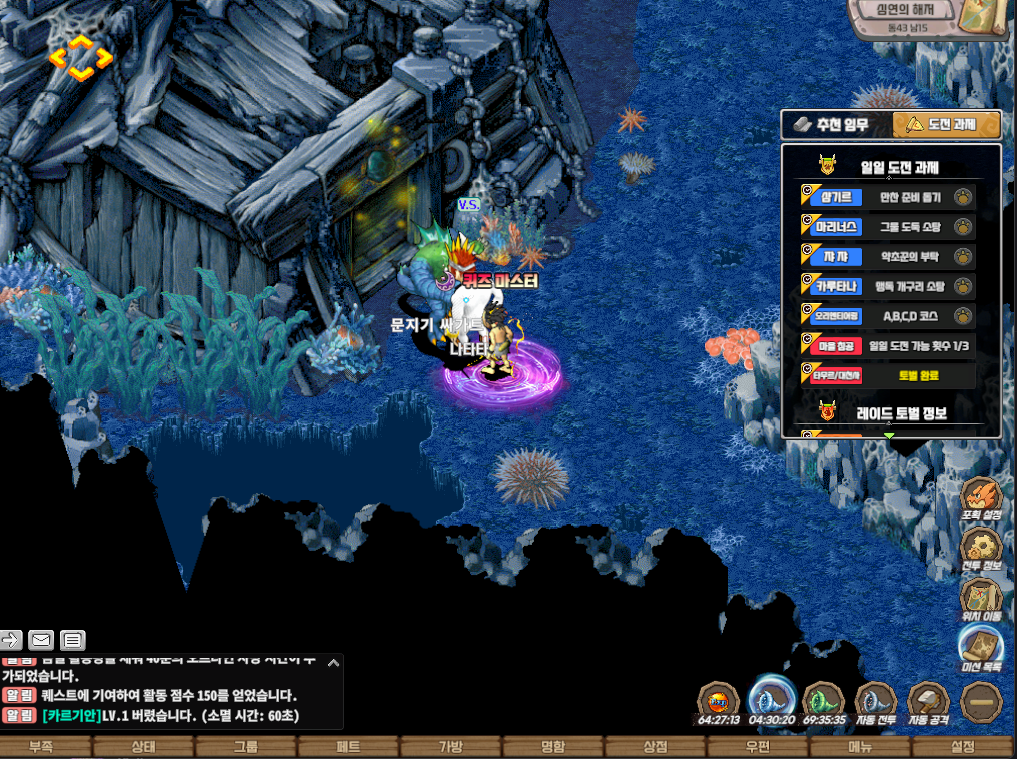
Task: Open the 우편 (mail) menu
Action: click(757, 747)
